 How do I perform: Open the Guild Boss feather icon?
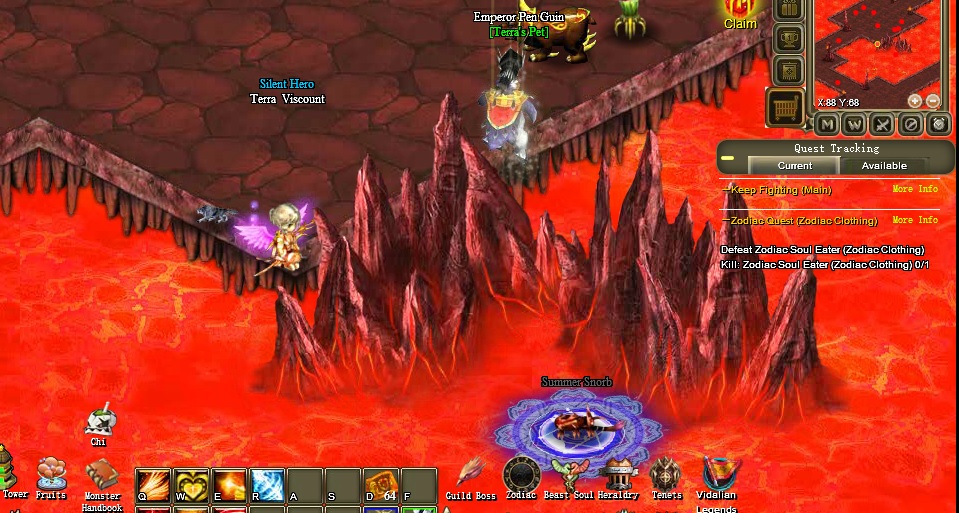pyautogui.click(x=471, y=474)
